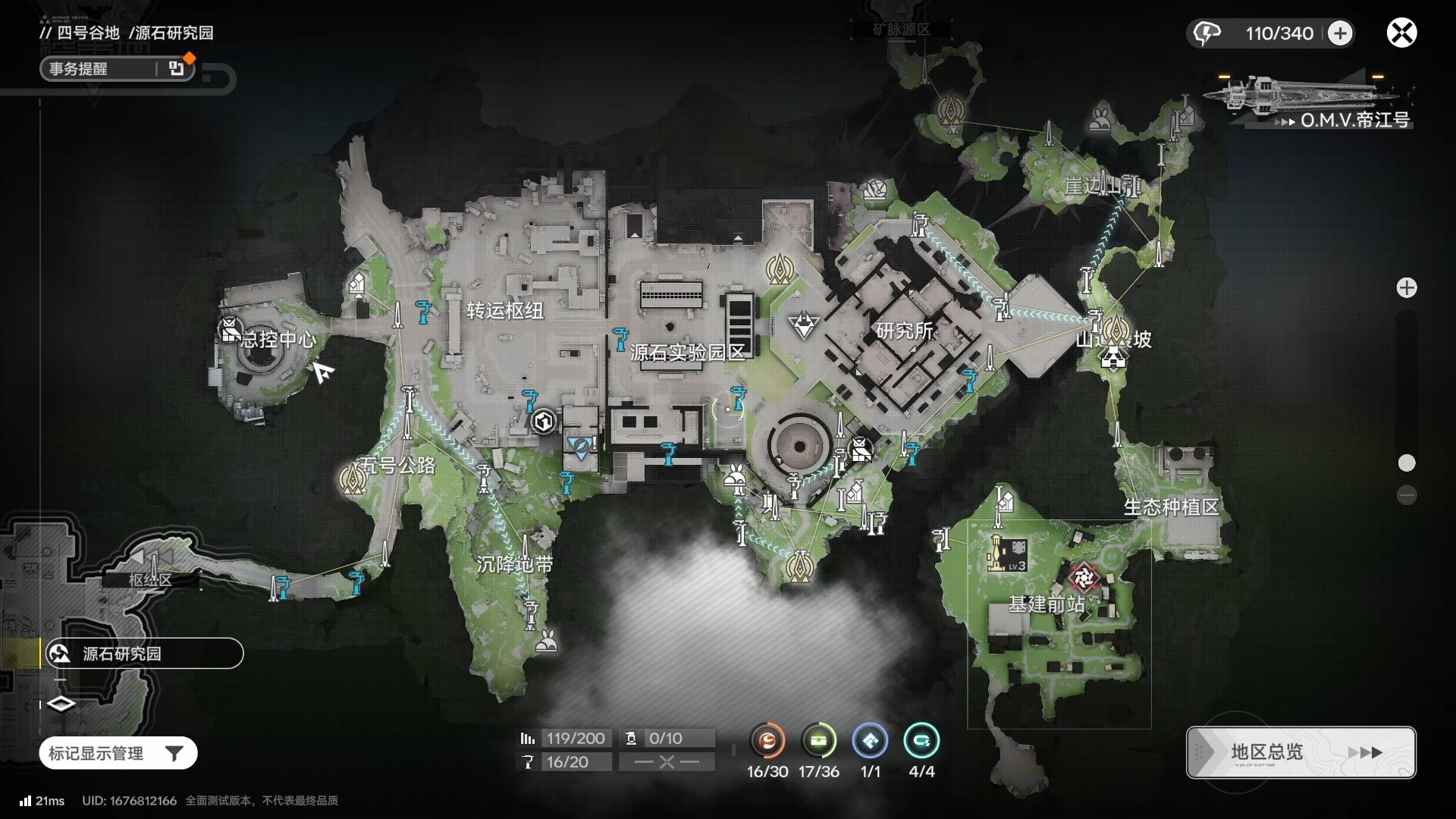Zoom in the map with plus button
Screen dimensions: 1456x819
tap(1407, 288)
